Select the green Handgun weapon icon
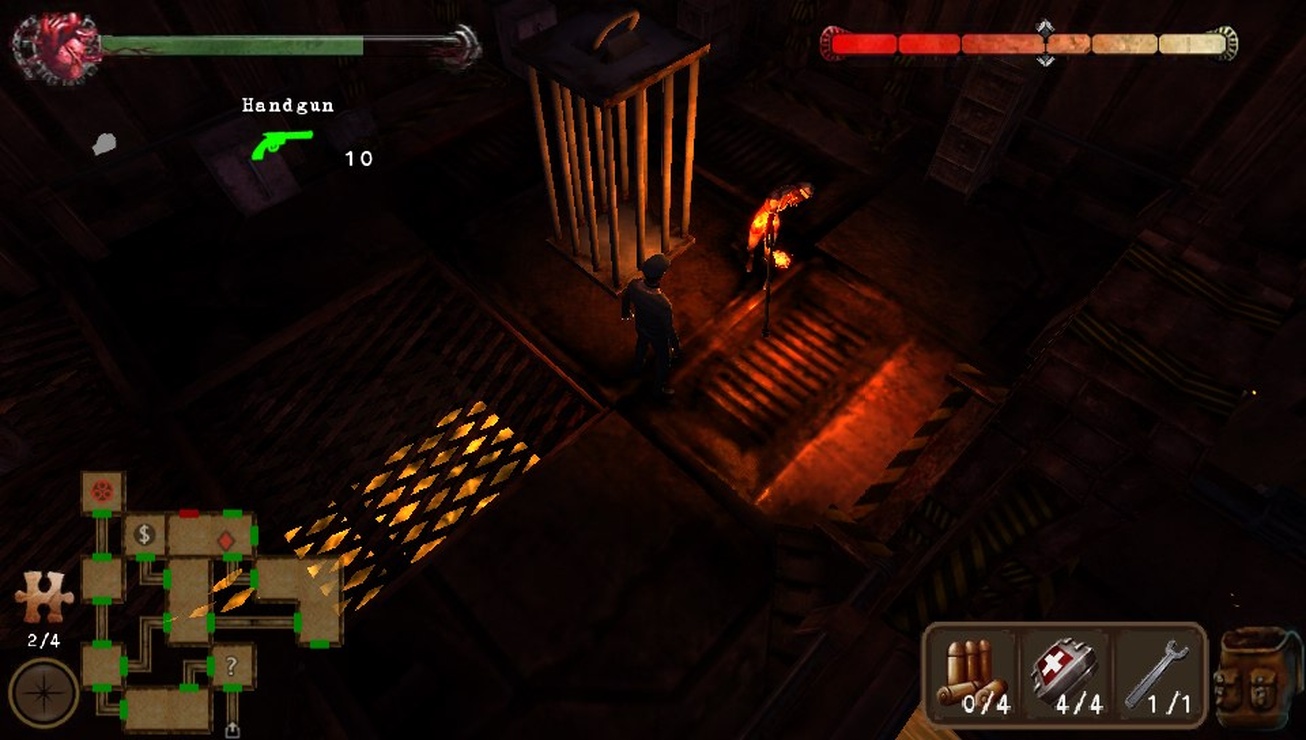The width and height of the screenshot is (1306, 740). tap(281, 144)
